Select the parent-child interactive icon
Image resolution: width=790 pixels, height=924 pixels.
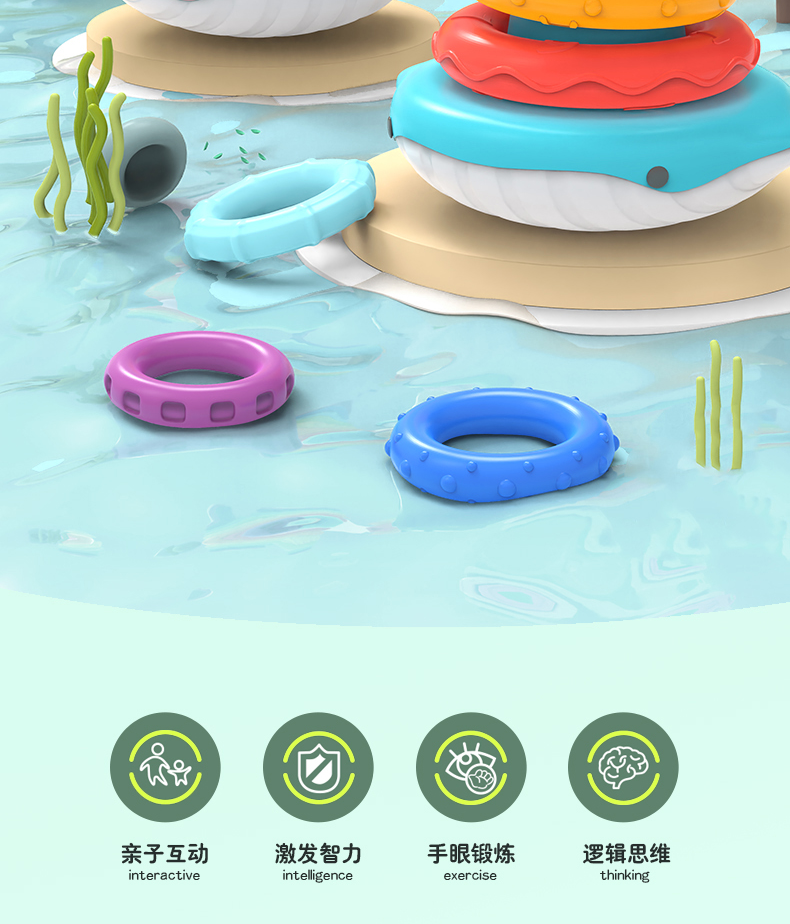pos(165,767)
